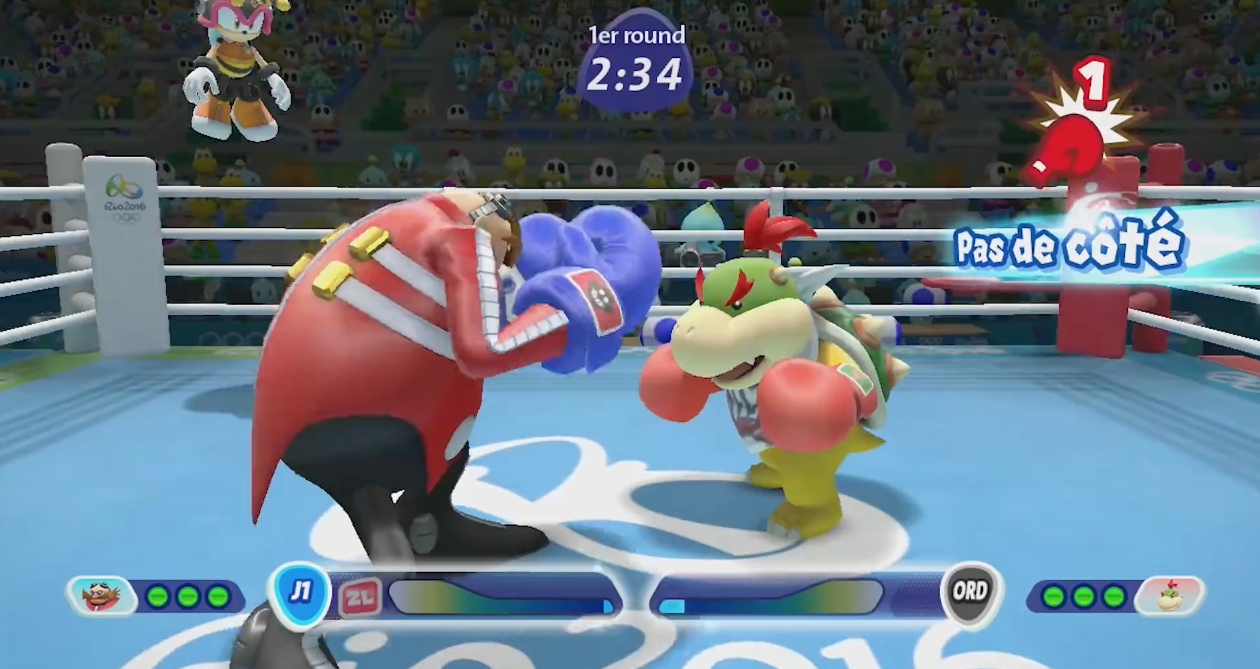Image resolution: width=1260 pixels, height=669 pixels.
Task: Select Bowser Jr.'s portrait icon
Action: click(1168, 596)
